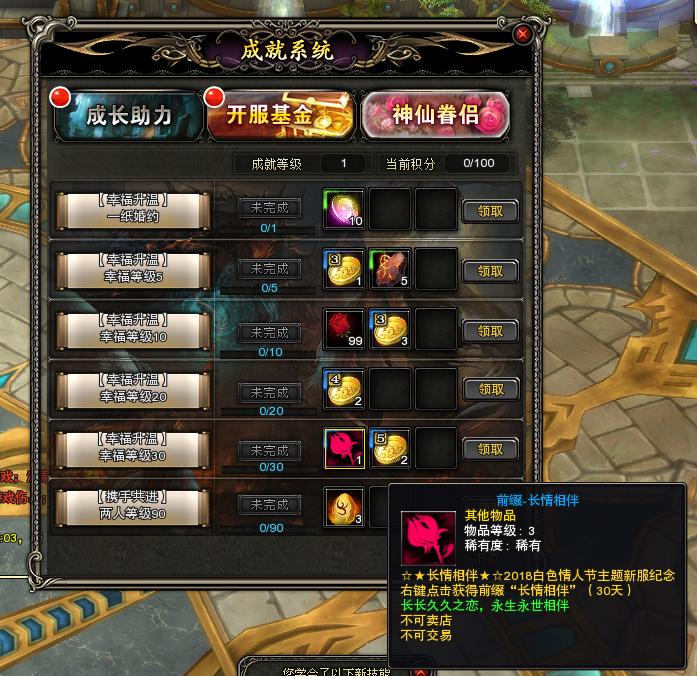
Task: Claim the 一纸婚约 reward with 领取
Action: tap(490, 211)
